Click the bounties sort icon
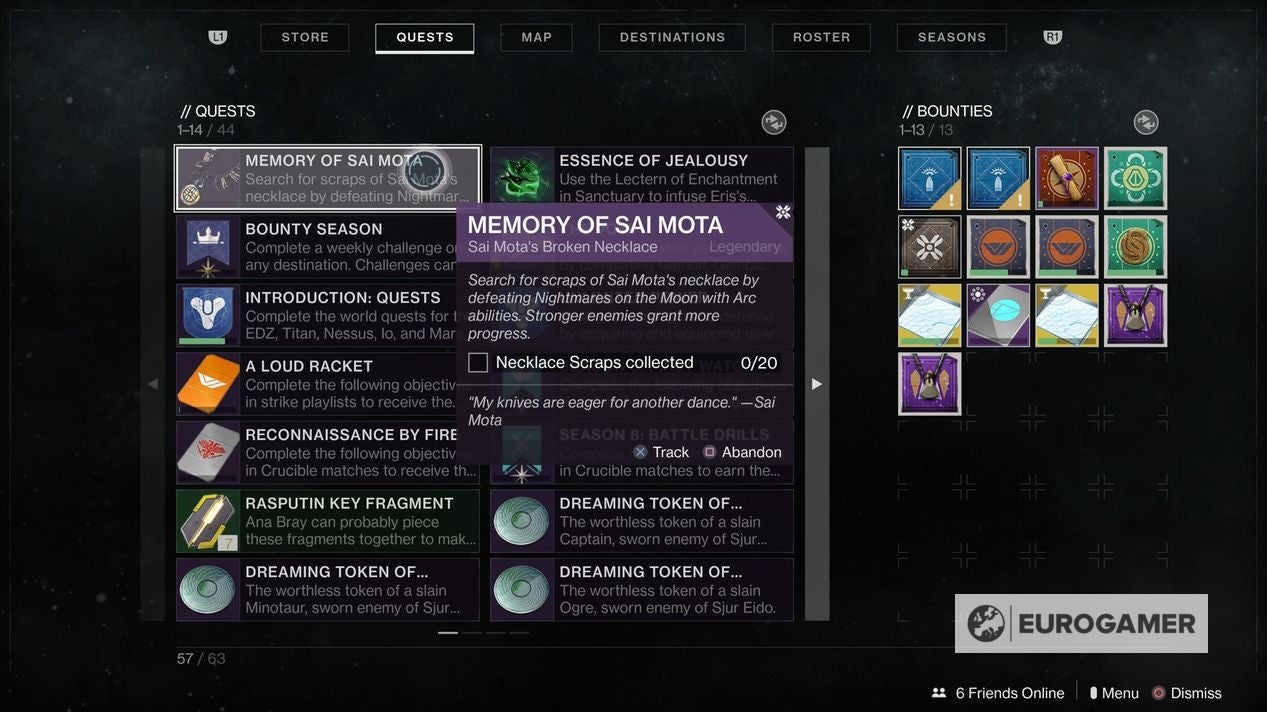Image resolution: width=1267 pixels, height=712 pixels. pyautogui.click(x=1146, y=122)
